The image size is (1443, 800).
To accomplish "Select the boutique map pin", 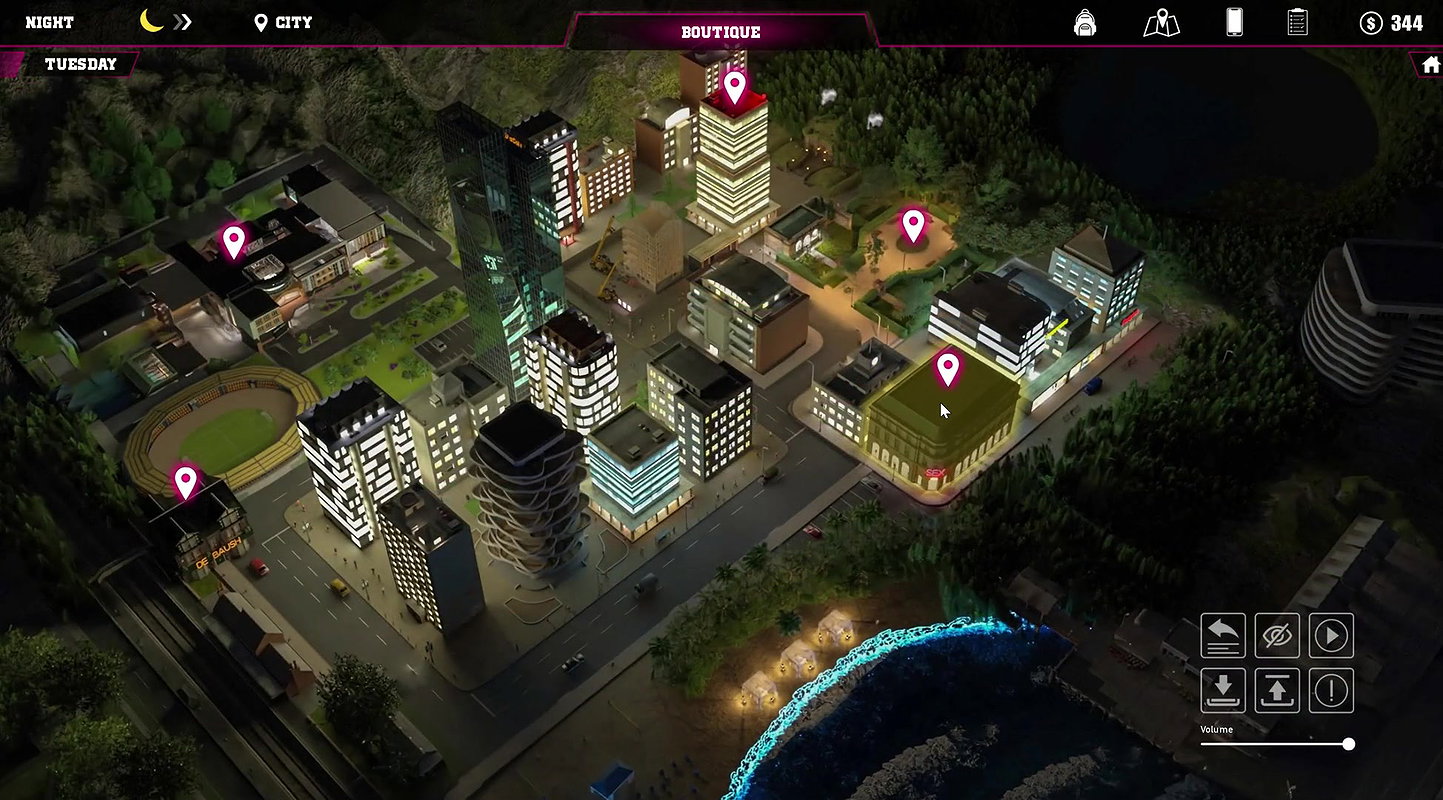I will click(x=947, y=368).
